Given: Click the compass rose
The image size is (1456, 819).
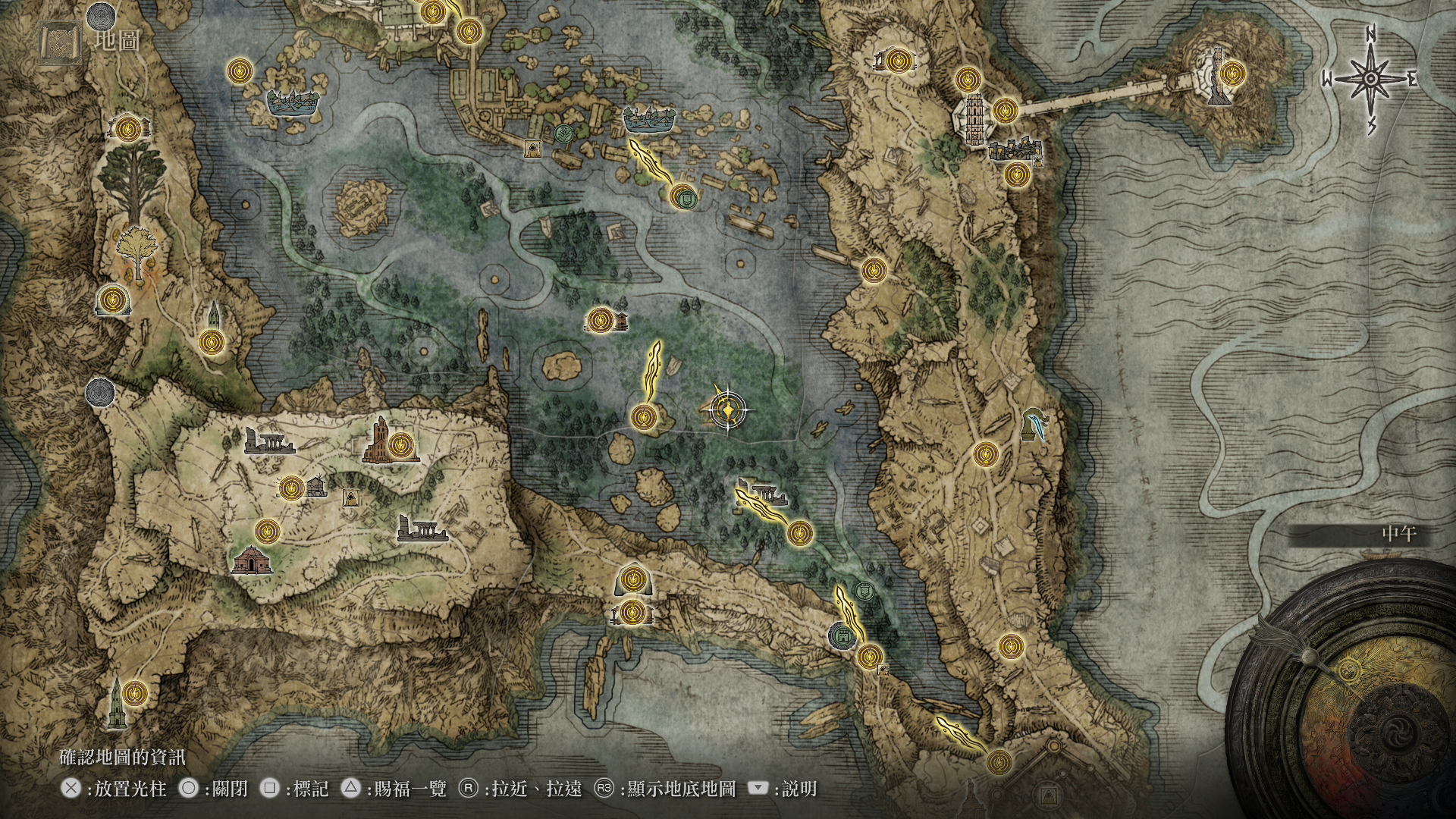Looking at the screenshot, I should 1371,79.
